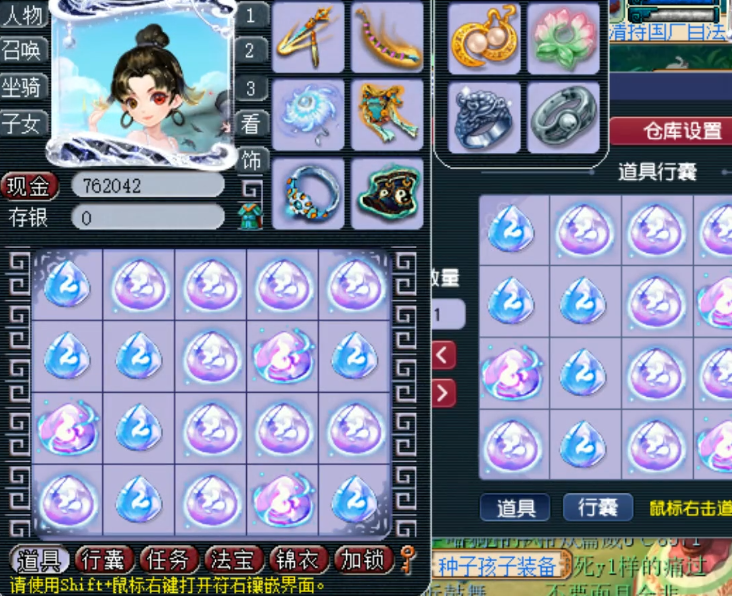Switch to the 召唤 summon tab
Image resolution: width=732 pixels, height=596 pixels.
(24, 51)
